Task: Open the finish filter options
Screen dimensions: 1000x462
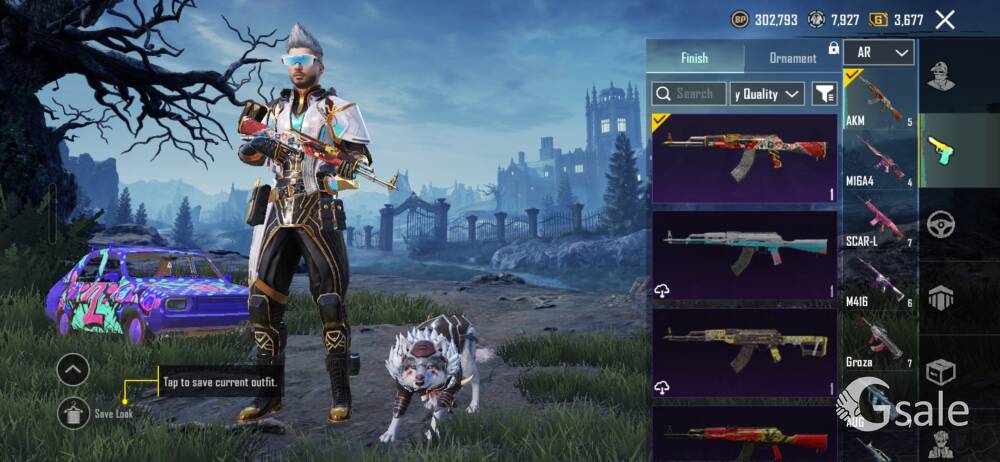Action: tap(824, 94)
